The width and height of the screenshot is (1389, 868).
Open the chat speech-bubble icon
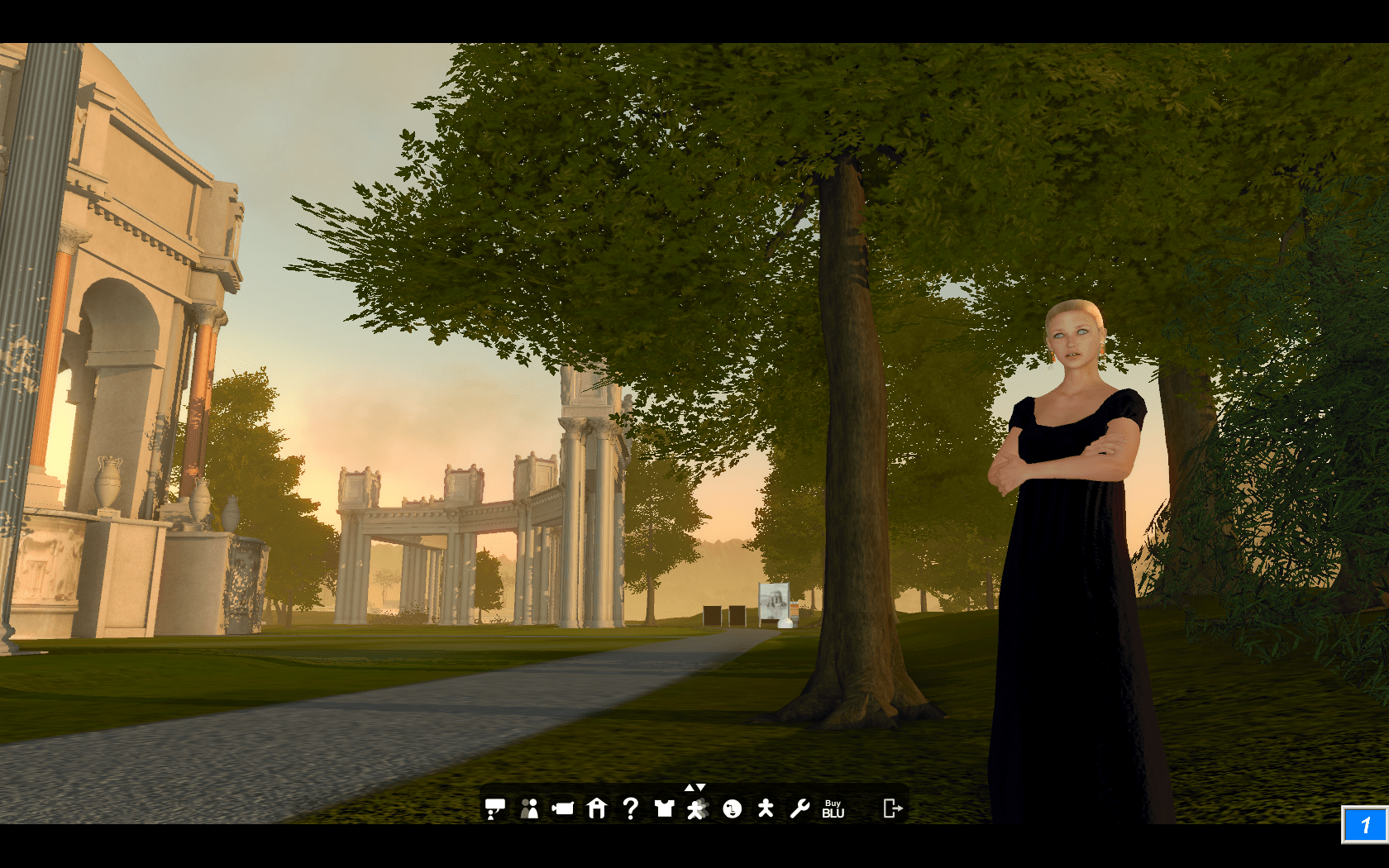494,808
